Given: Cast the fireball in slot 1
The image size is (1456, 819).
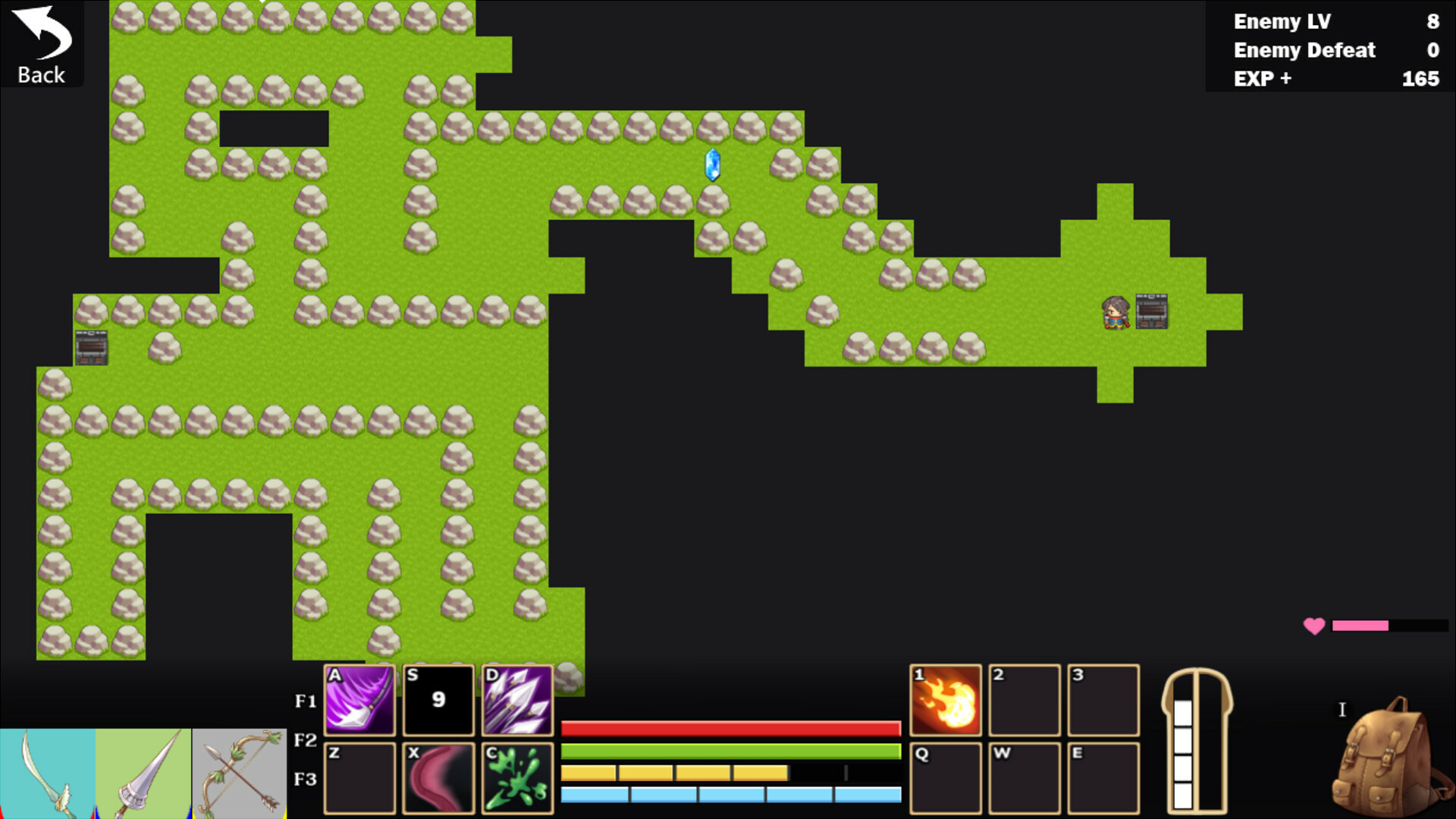Looking at the screenshot, I should click(x=945, y=700).
